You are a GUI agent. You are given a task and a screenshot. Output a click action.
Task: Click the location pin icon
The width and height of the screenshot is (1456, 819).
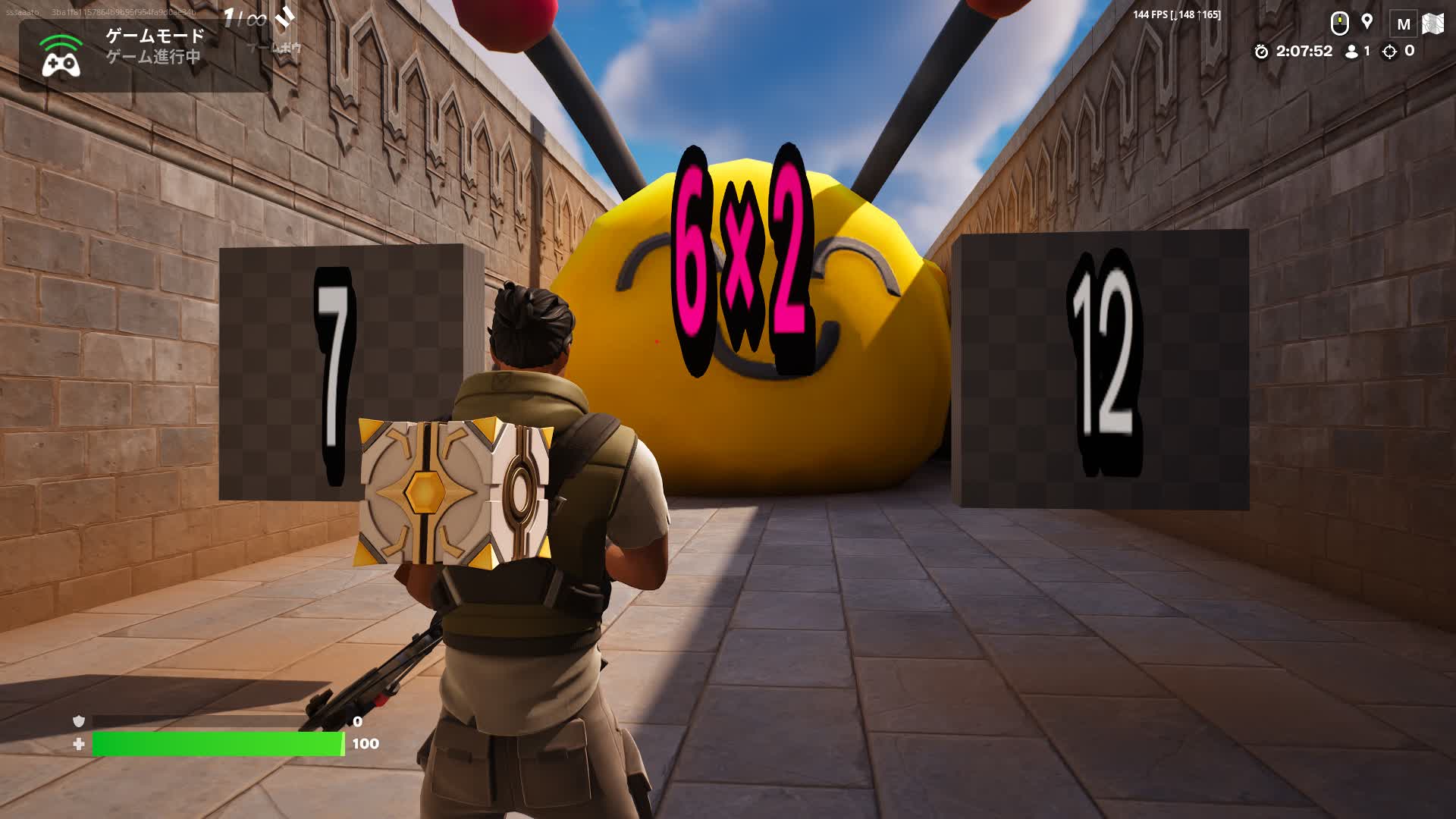click(x=1369, y=22)
